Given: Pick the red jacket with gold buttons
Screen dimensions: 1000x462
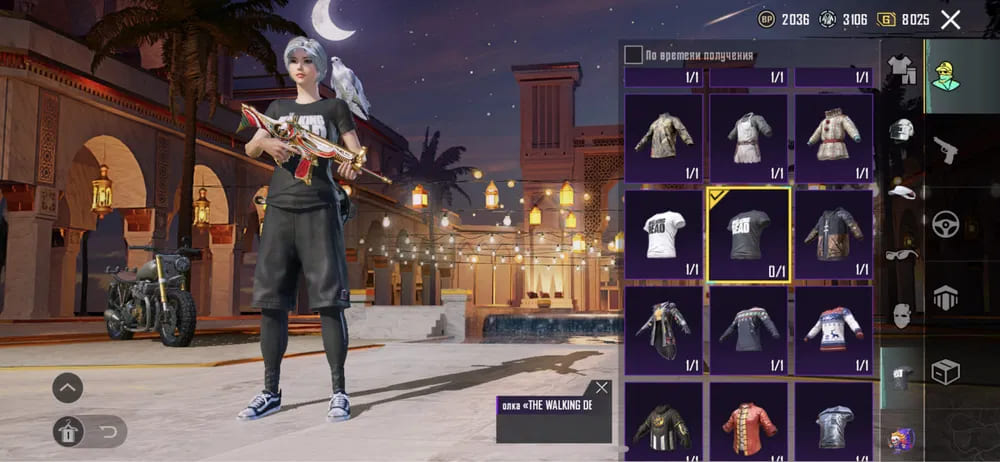Looking at the screenshot, I should [x=748, y=425].
